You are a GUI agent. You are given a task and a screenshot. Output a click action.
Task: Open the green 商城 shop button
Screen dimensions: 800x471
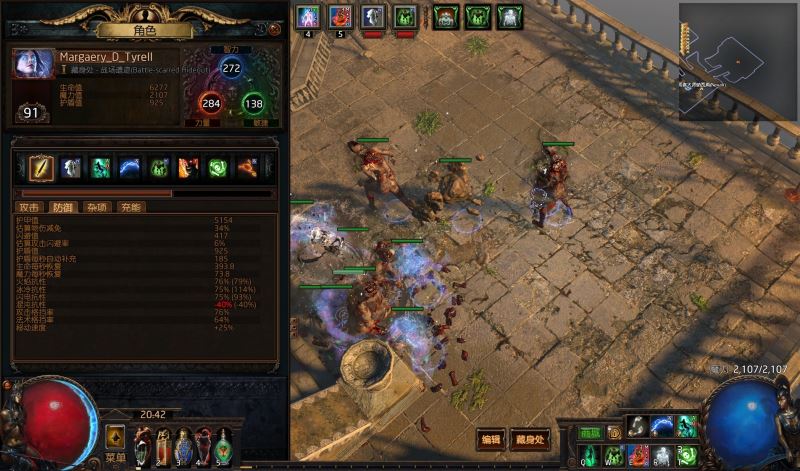point(590,433)
